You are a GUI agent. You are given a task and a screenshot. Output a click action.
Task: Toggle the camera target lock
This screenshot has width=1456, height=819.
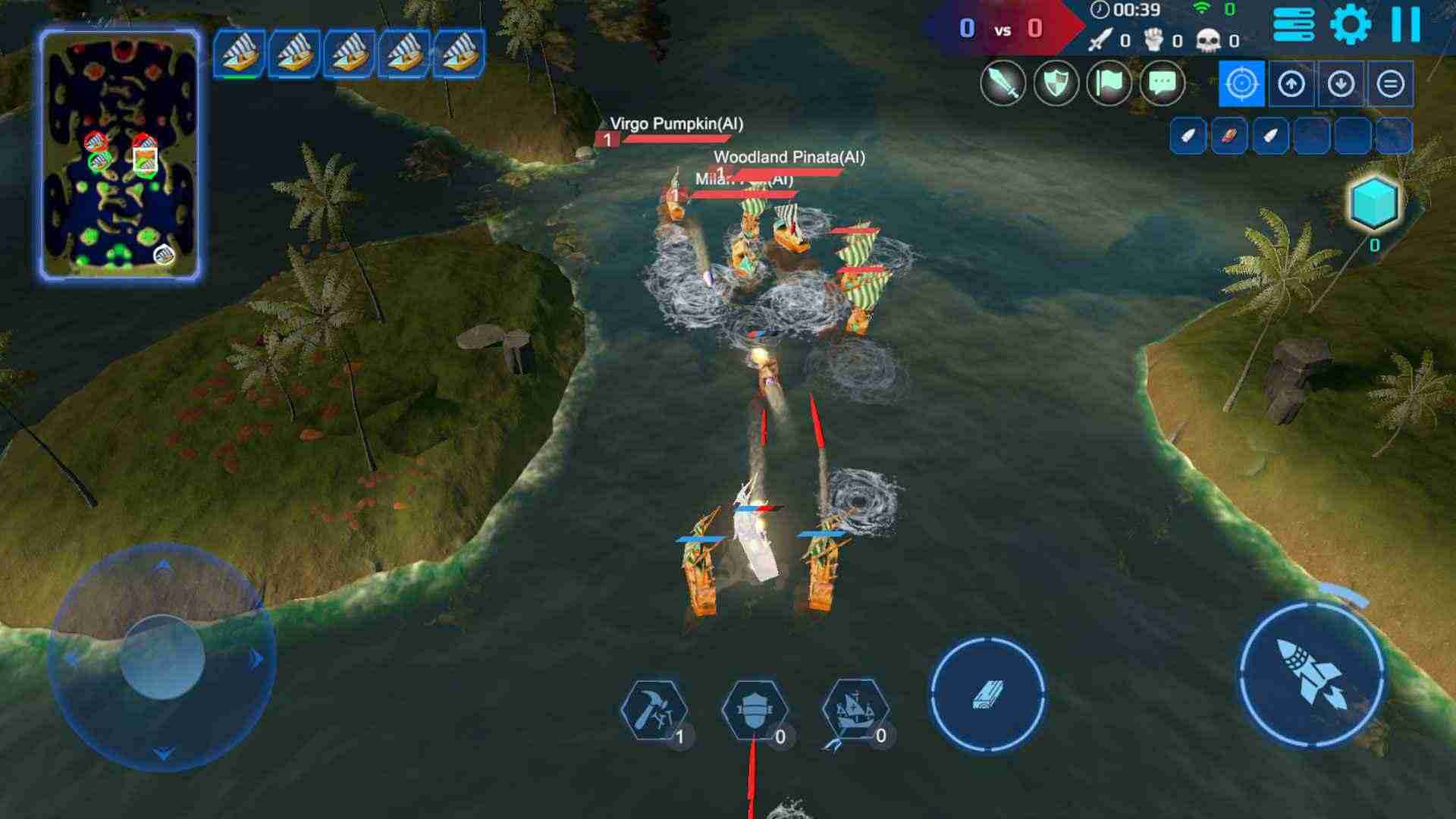pos(1242,83)
